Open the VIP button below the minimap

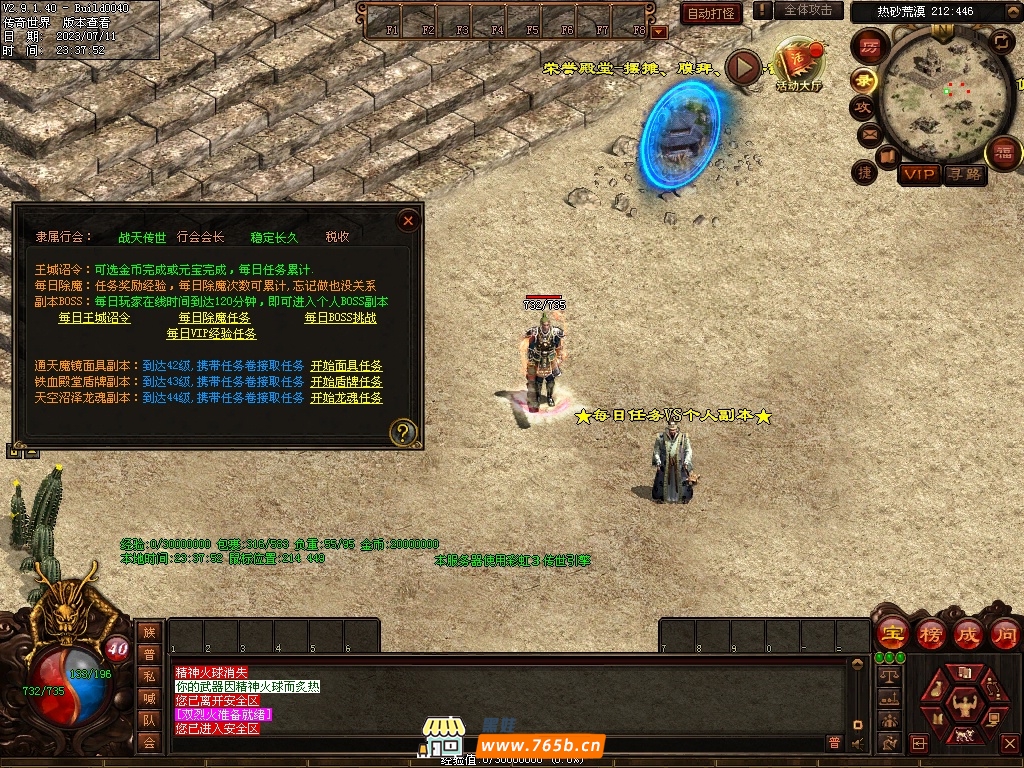[919, 175]
